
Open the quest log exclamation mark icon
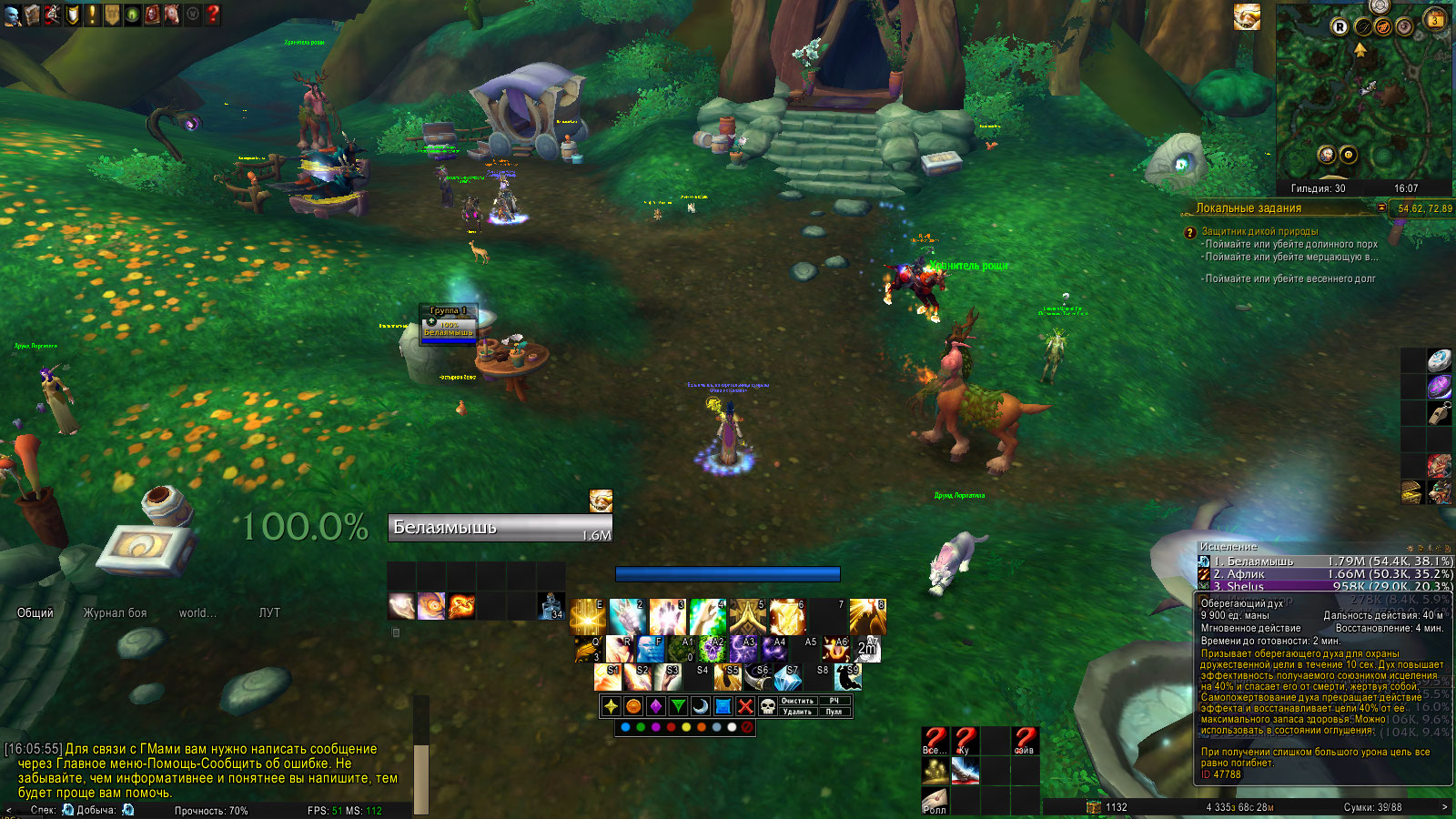(92, 14)
